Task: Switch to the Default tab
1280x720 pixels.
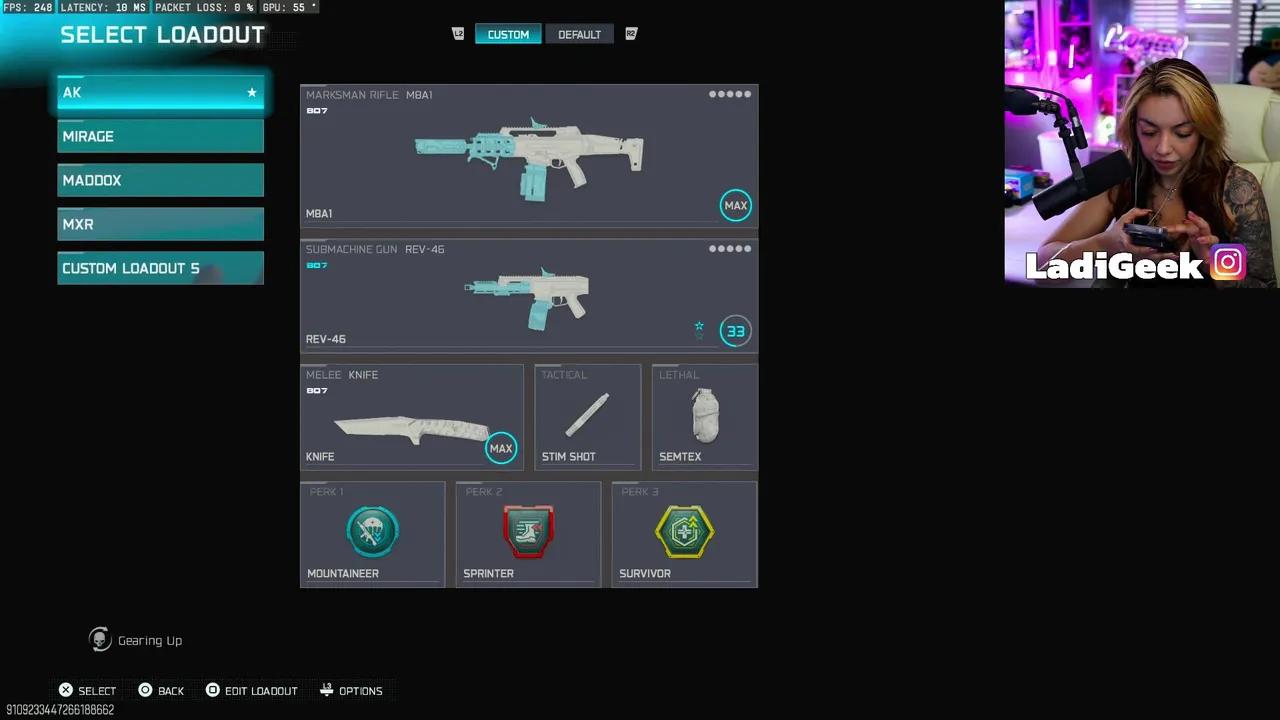Action: pyautogui.click(x=579, y=34)
